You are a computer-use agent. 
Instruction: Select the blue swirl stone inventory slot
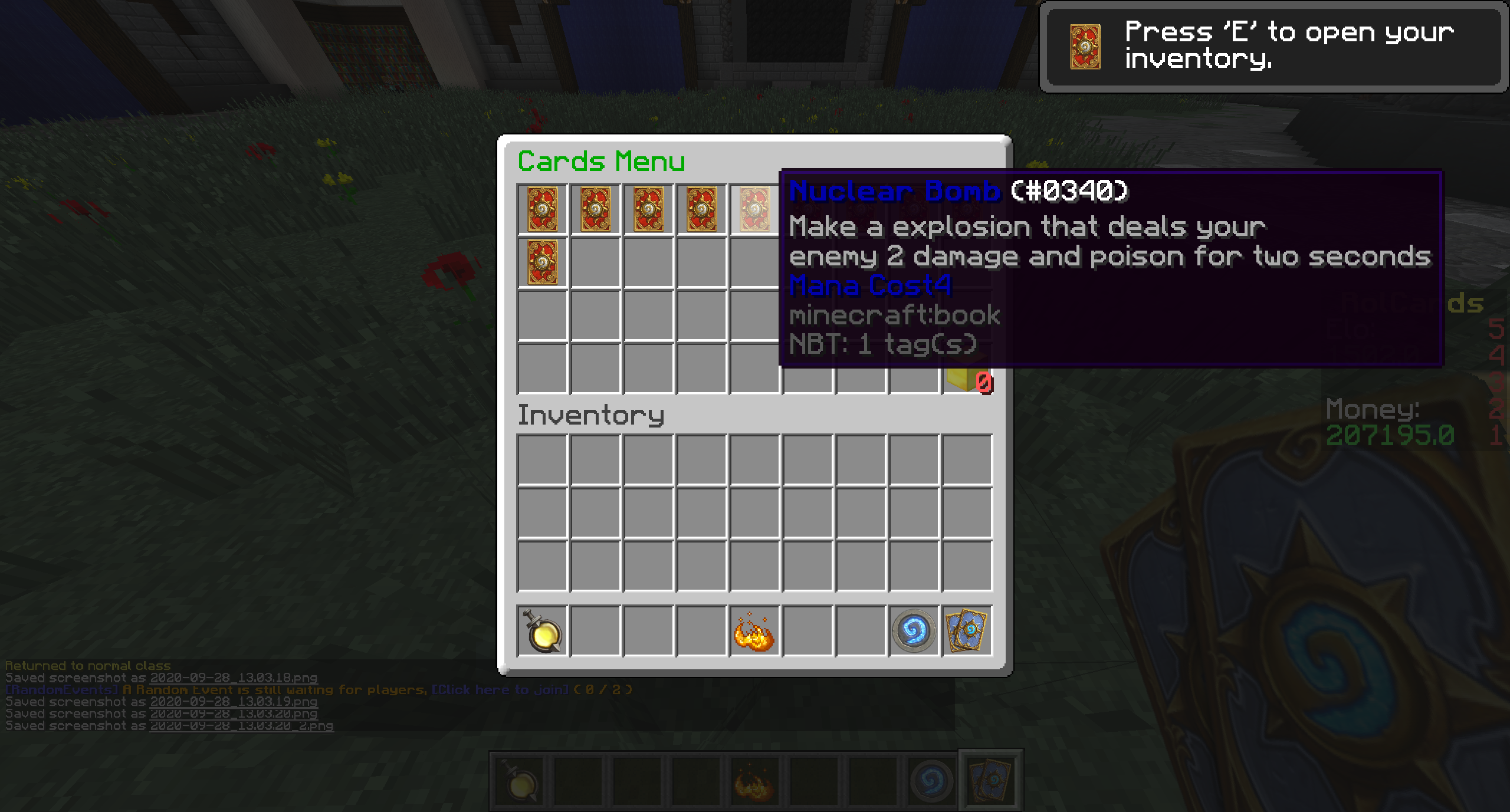click(x=914, y=631)
